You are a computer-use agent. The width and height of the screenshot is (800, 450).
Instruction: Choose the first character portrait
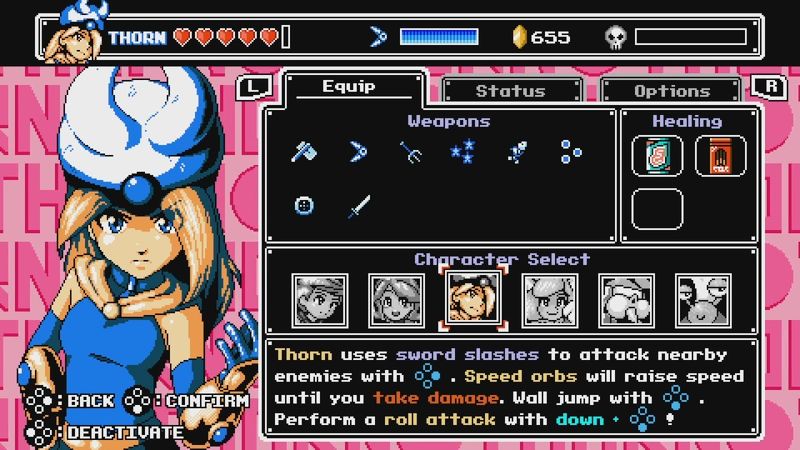pyautogui.click(x=317, y=299)
